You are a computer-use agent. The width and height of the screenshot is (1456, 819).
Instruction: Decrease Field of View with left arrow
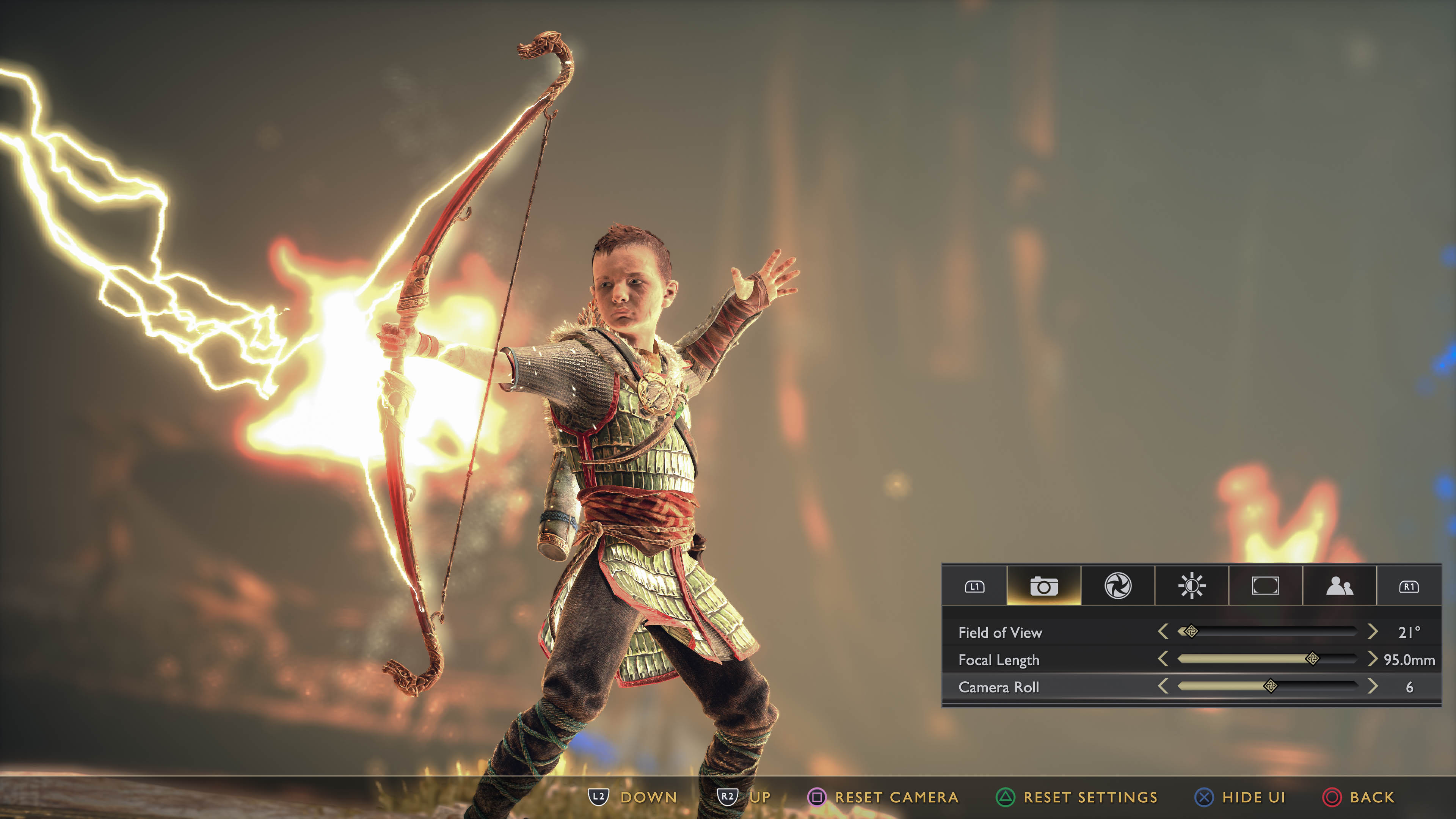[x=1163, y=631]
